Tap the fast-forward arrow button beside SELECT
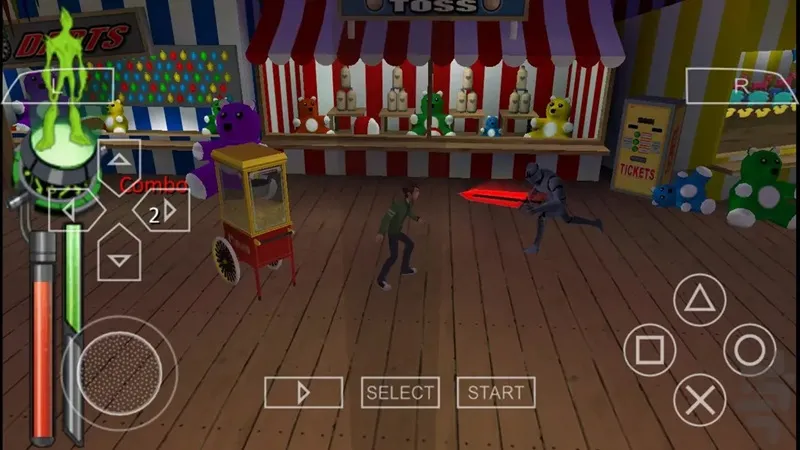 (304, 393)
